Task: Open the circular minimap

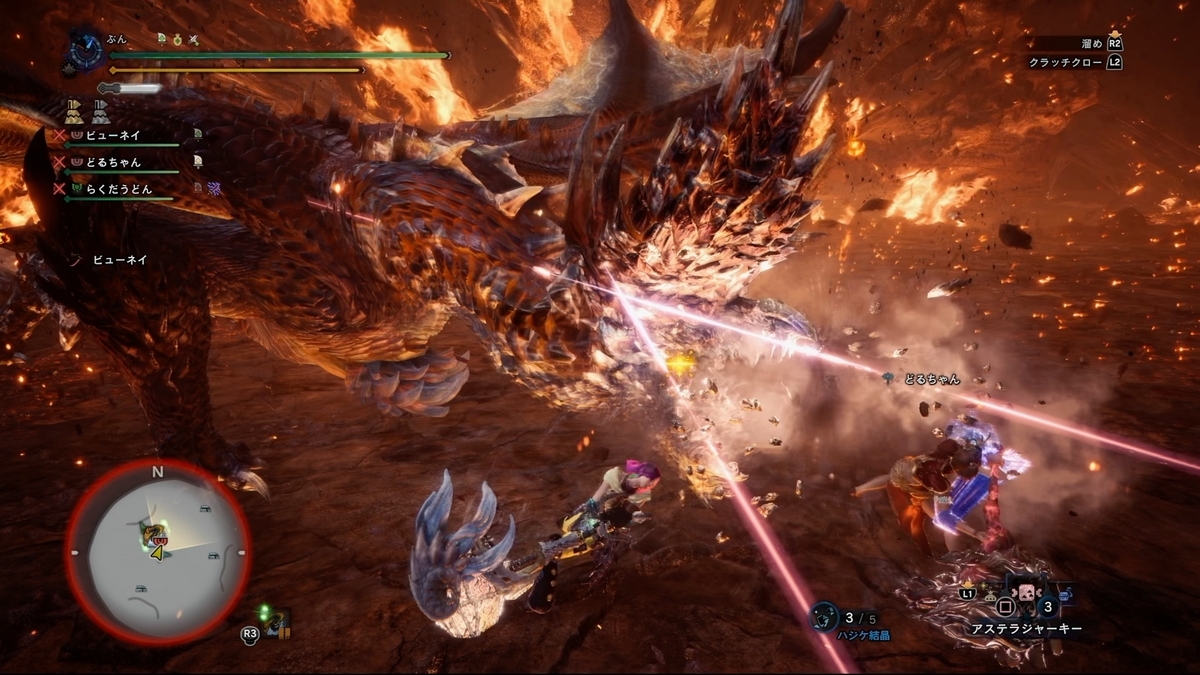Action: pos(157,552)
